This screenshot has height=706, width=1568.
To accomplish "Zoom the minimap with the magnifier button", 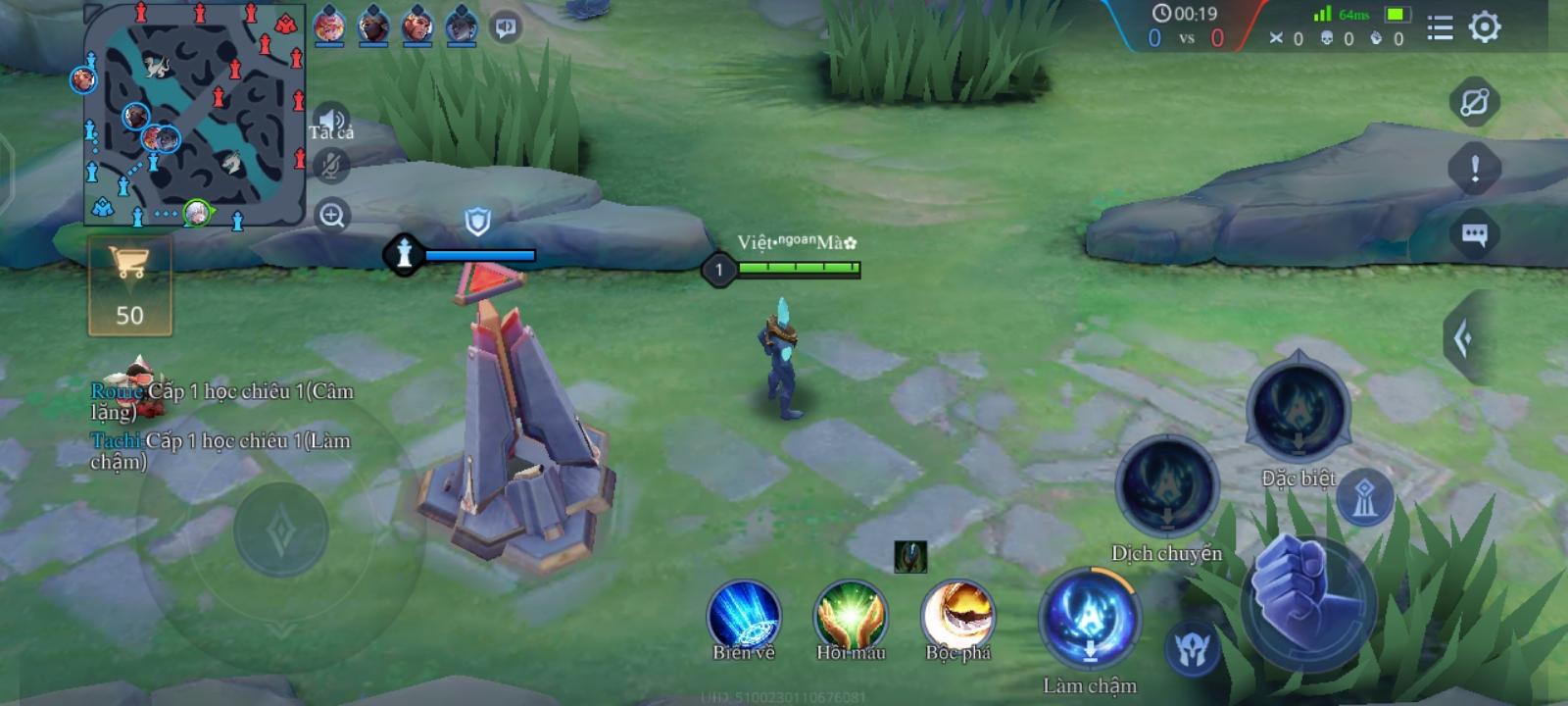I will click(x=332, y=215).
